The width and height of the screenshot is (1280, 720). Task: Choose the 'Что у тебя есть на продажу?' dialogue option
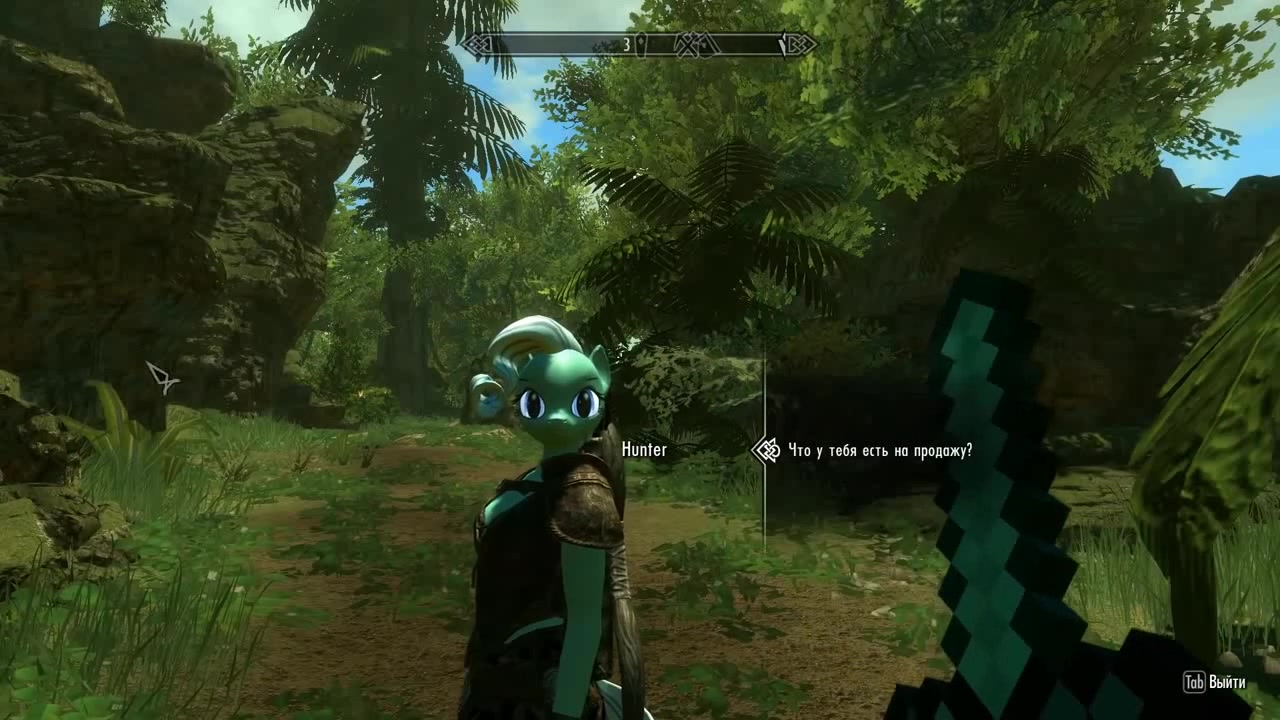pyautogui.click(x=880, y=451)
